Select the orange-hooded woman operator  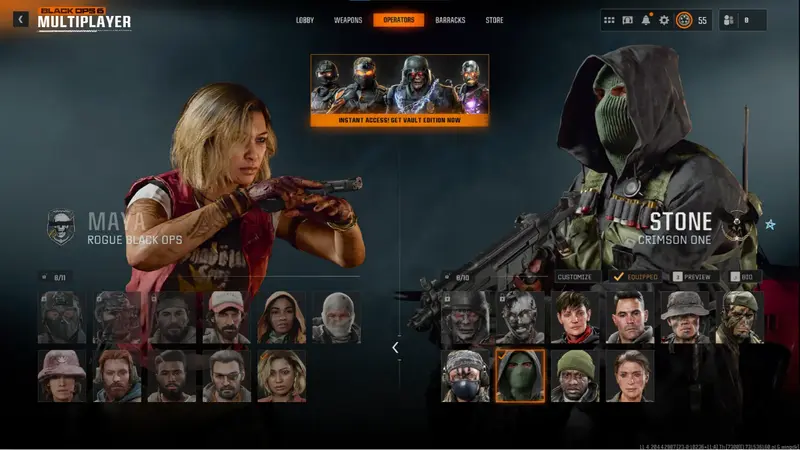tap(282, 317)
